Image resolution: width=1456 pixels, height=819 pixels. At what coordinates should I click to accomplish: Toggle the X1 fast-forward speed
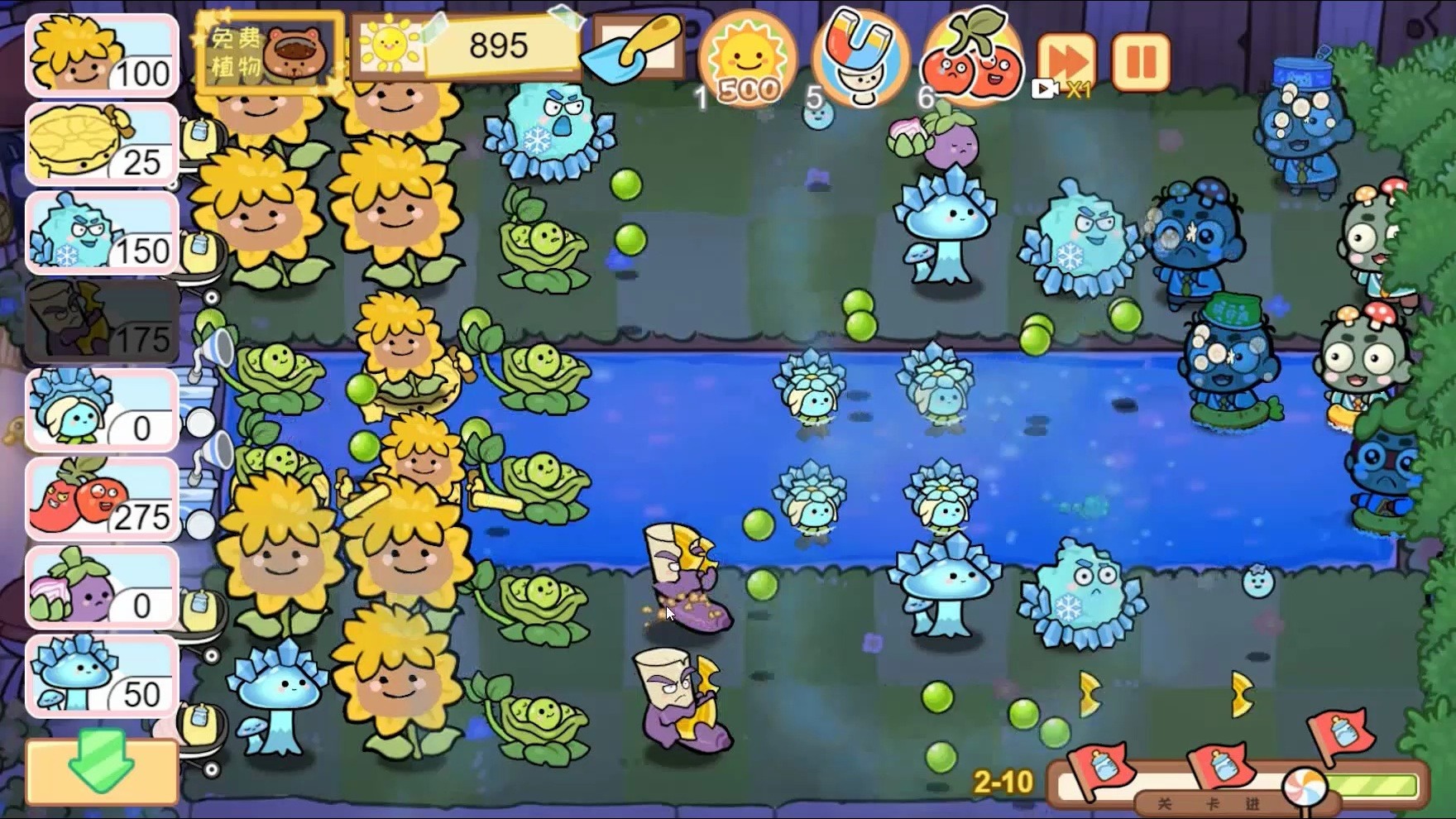click(x=1067, y=60)
